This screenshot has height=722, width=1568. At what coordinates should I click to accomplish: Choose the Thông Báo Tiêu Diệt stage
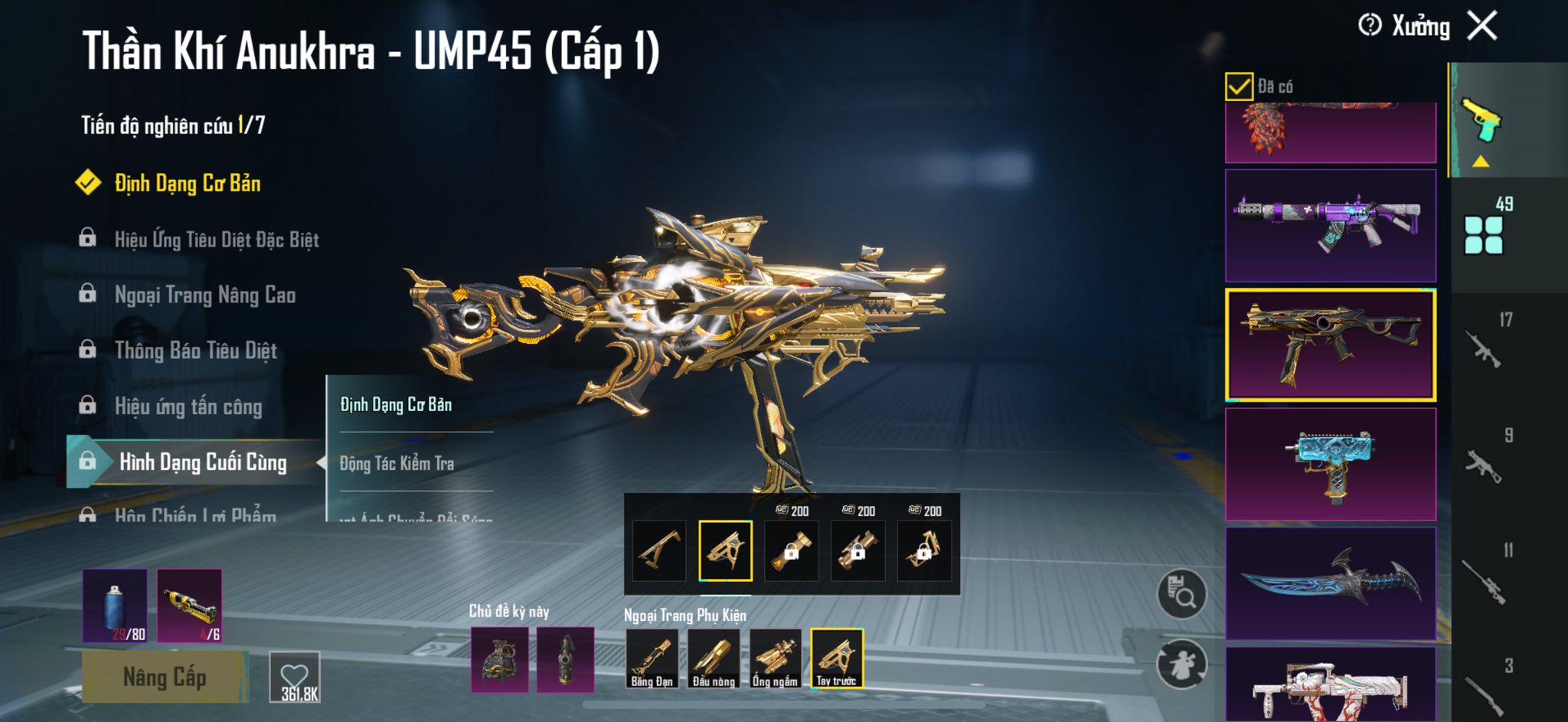[x=195, y=351]
